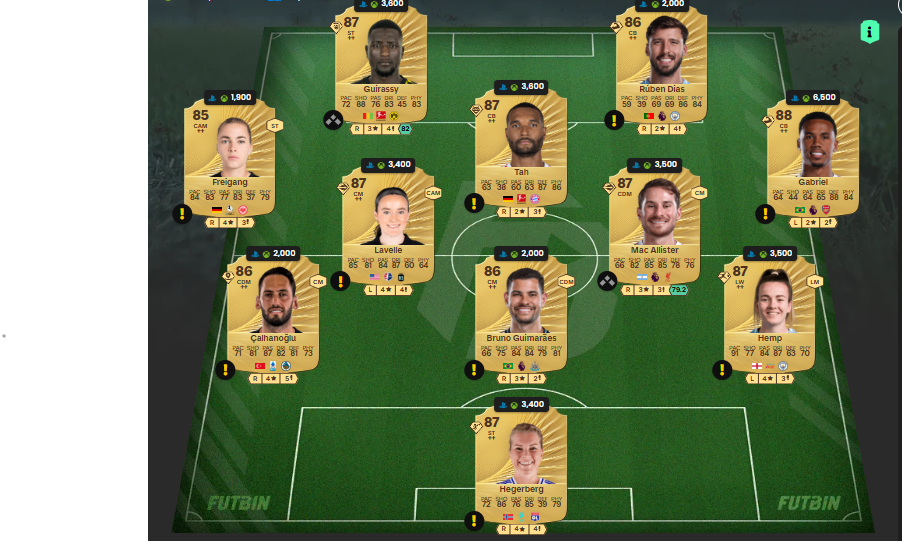Viewport: 902px width, 541px height.
Task: Select the Guirassy striker card
Action: point(379,65)
